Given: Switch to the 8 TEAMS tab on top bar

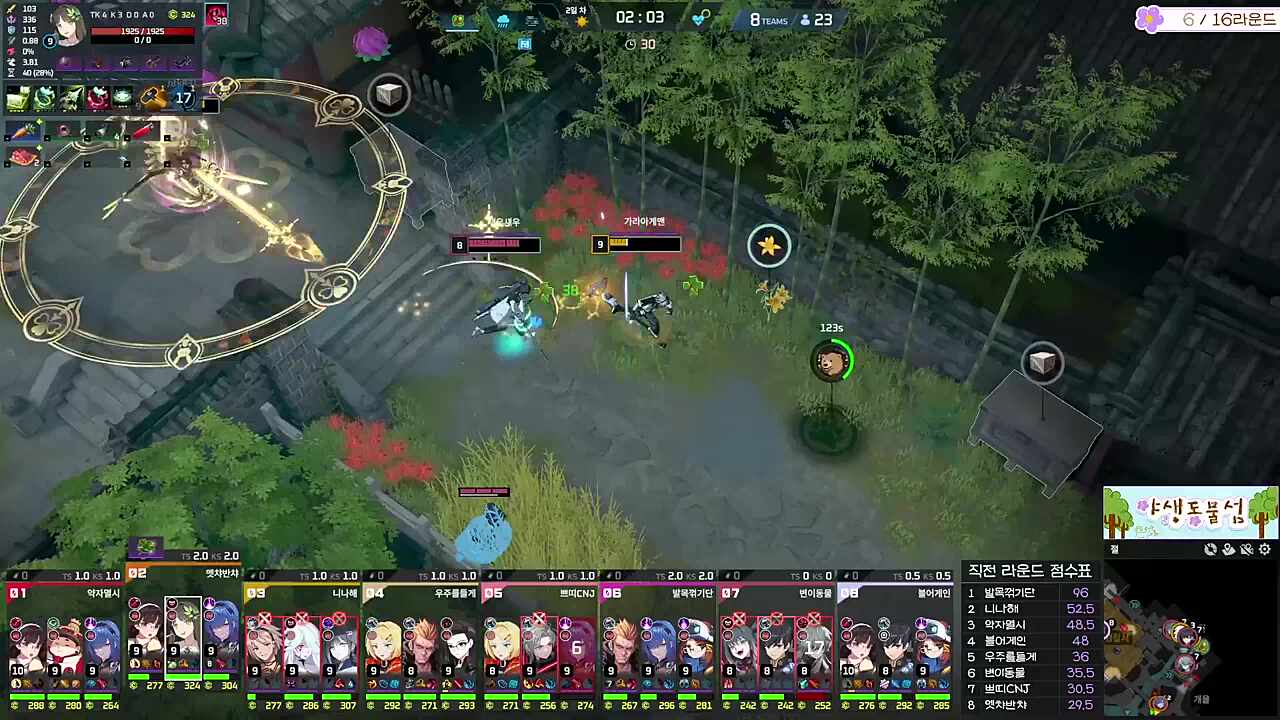Looking at the screenshot, I should point(769,19).
